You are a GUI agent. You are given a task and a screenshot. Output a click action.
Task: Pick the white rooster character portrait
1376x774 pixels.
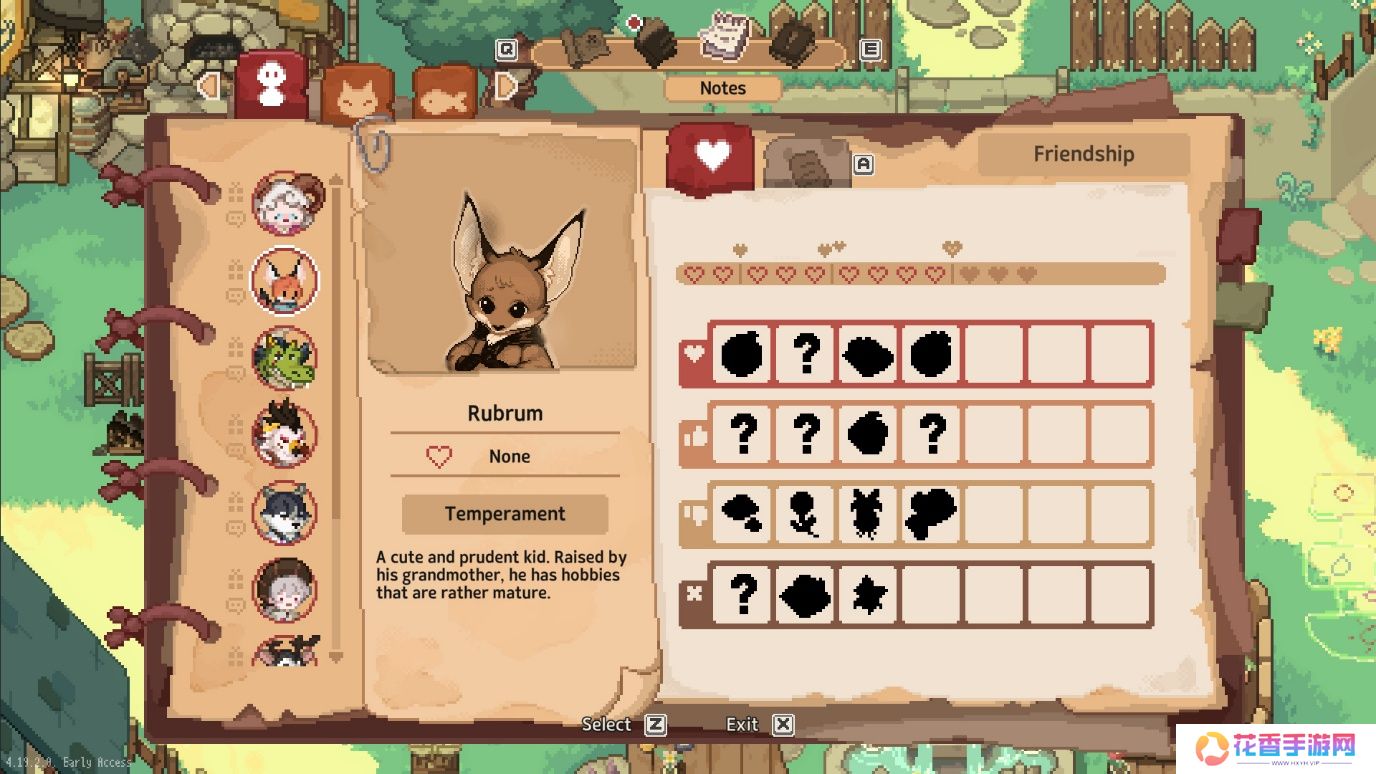click(x=285, y=435)
